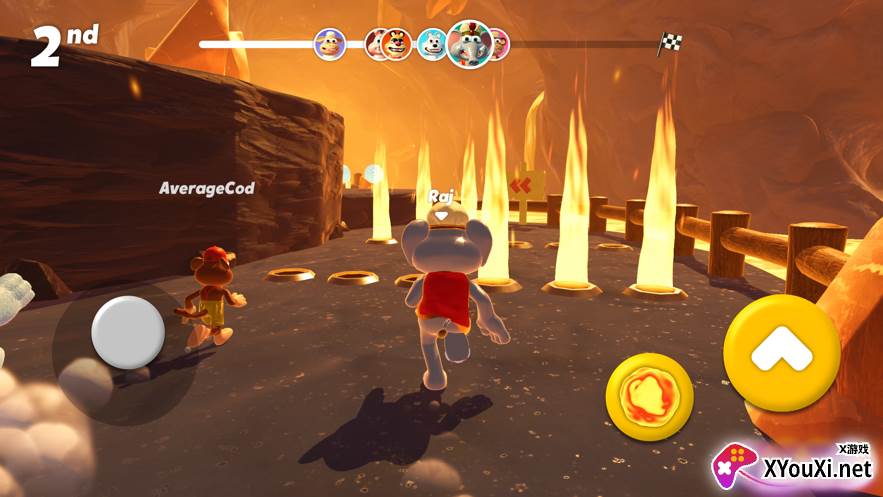Screen dimensions: 883x497
Task: Click the XYouXi.net watermark logo
Action: click(x=793, y=466)
